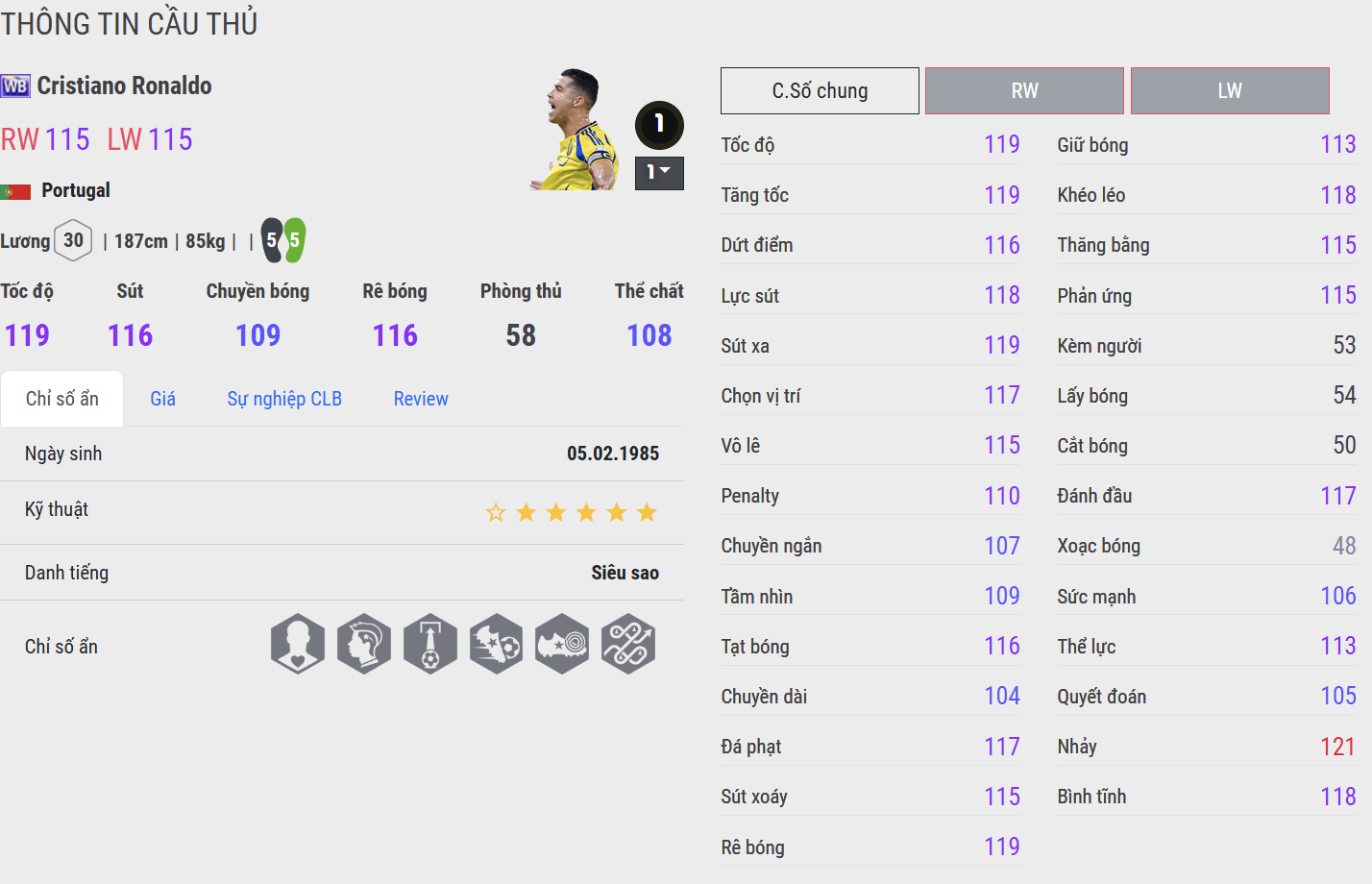Open the Review tab
Image resolution: width=1372 pixels, height=884 pixels.
coord(421,399)
